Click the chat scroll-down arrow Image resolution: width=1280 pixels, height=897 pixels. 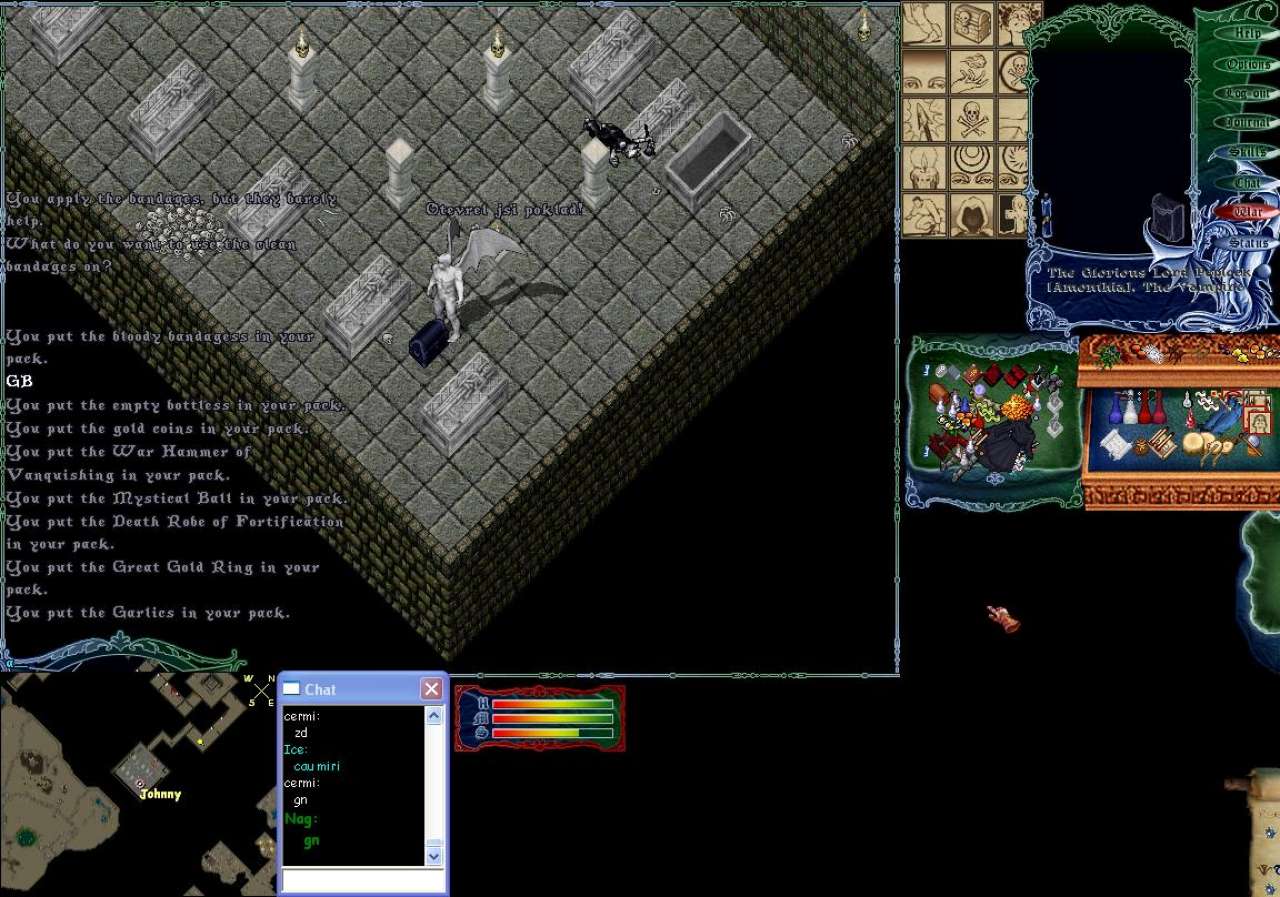click(x=434, y=856)
